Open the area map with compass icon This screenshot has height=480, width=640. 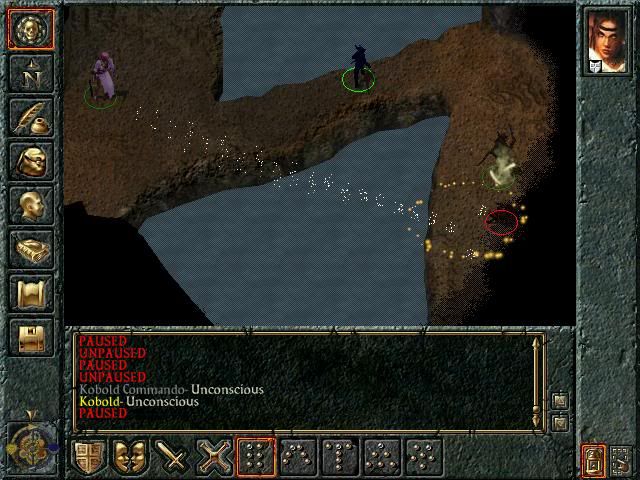tap(30, 72)
